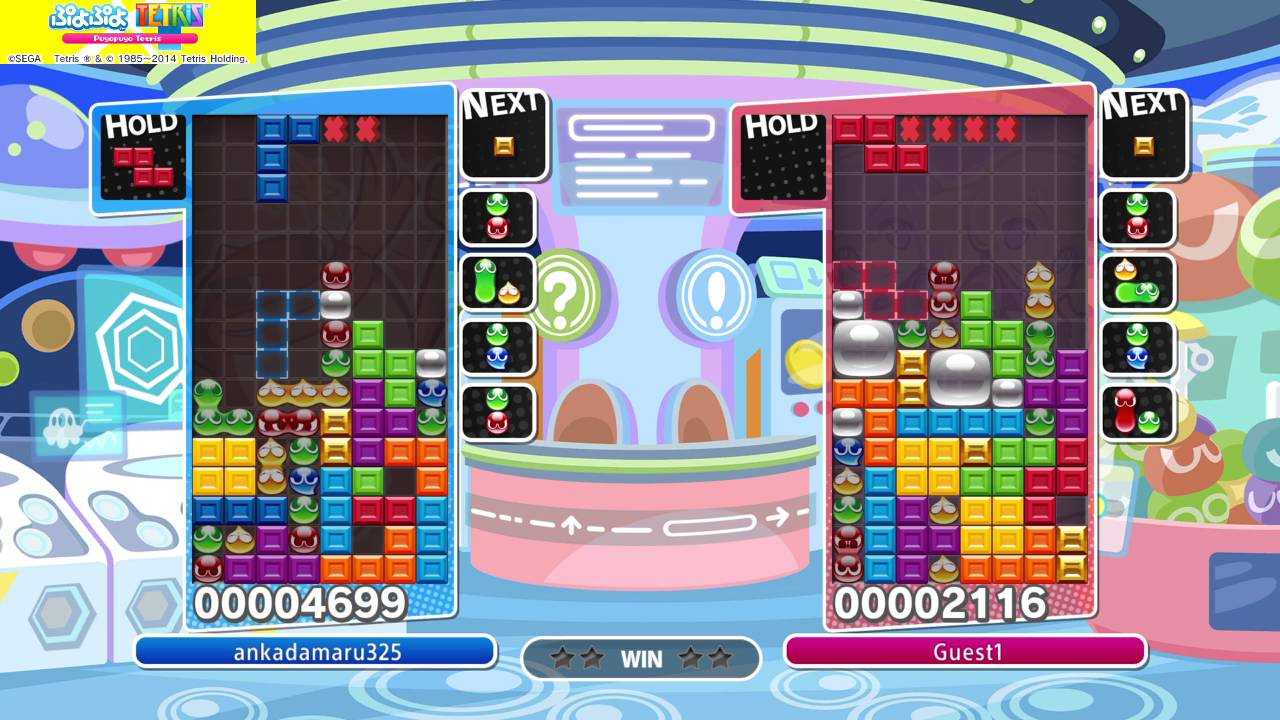Select the green and blue puyo pair in Guest1's queue
The height and width of the screenshot is (720, 1280).
pos(1138,346)
